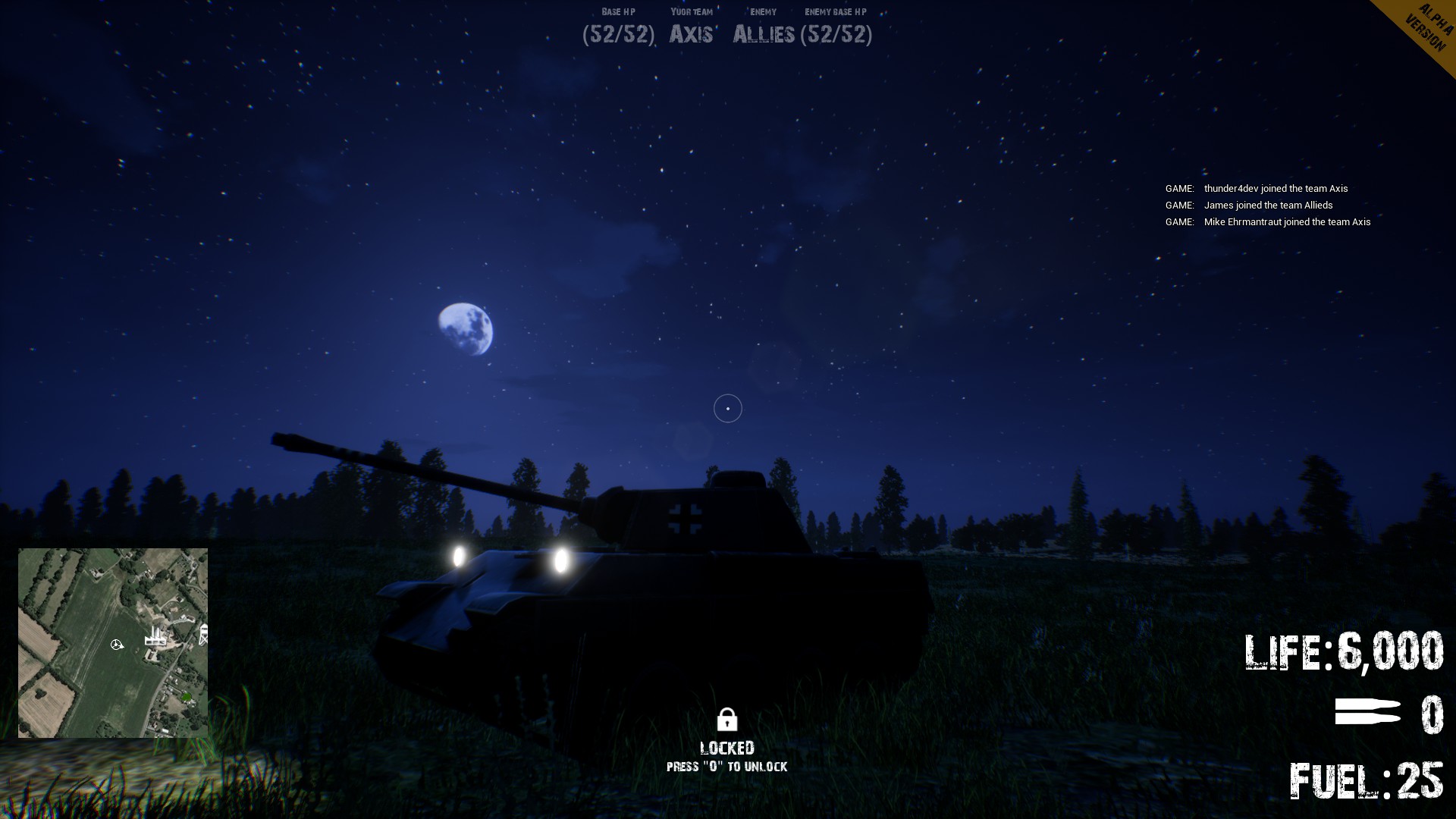
Task: Select the Axis team label
Action: [690, 34]
